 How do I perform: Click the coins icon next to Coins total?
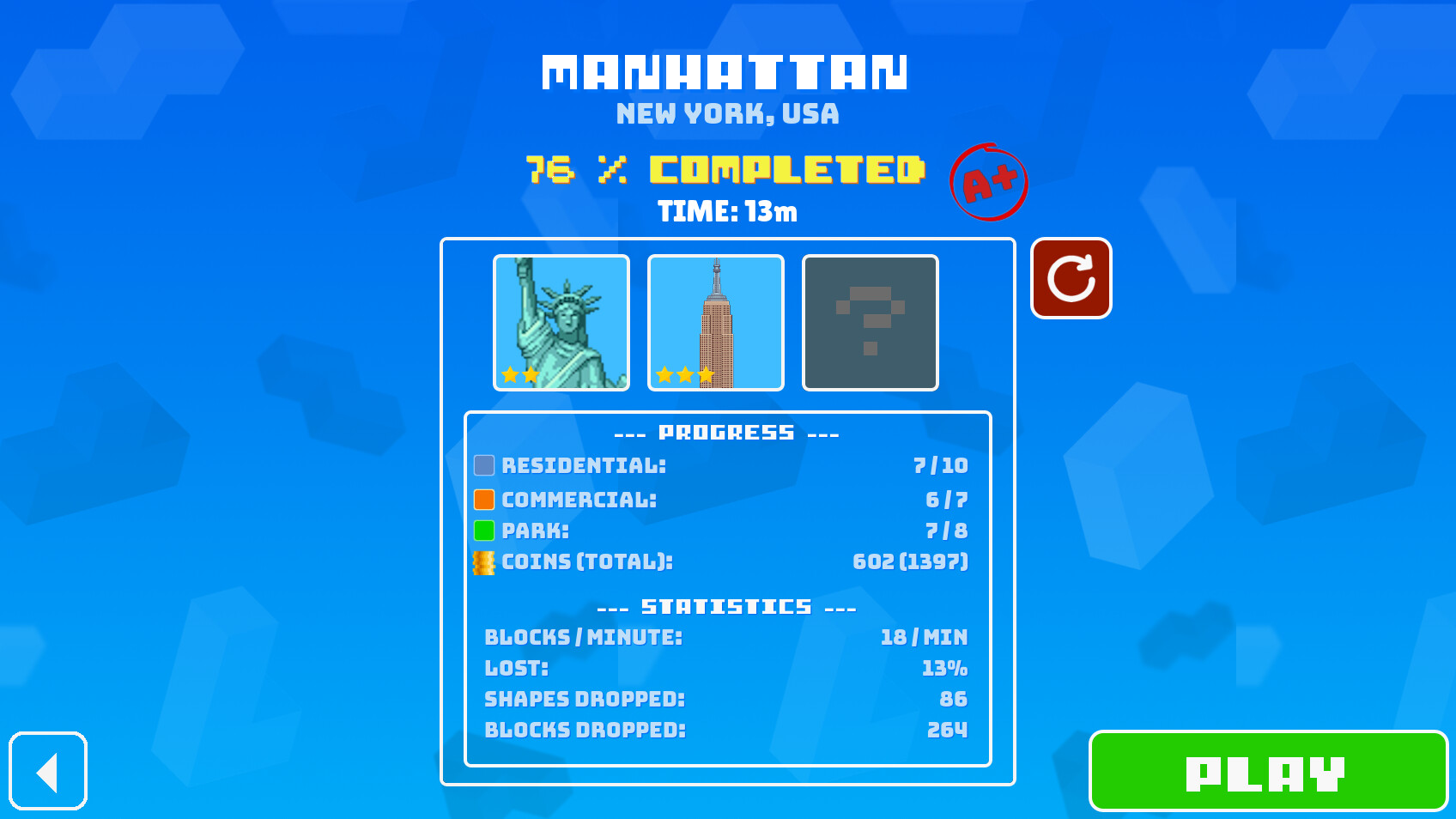pyautogui.click(x=483, y=561)
